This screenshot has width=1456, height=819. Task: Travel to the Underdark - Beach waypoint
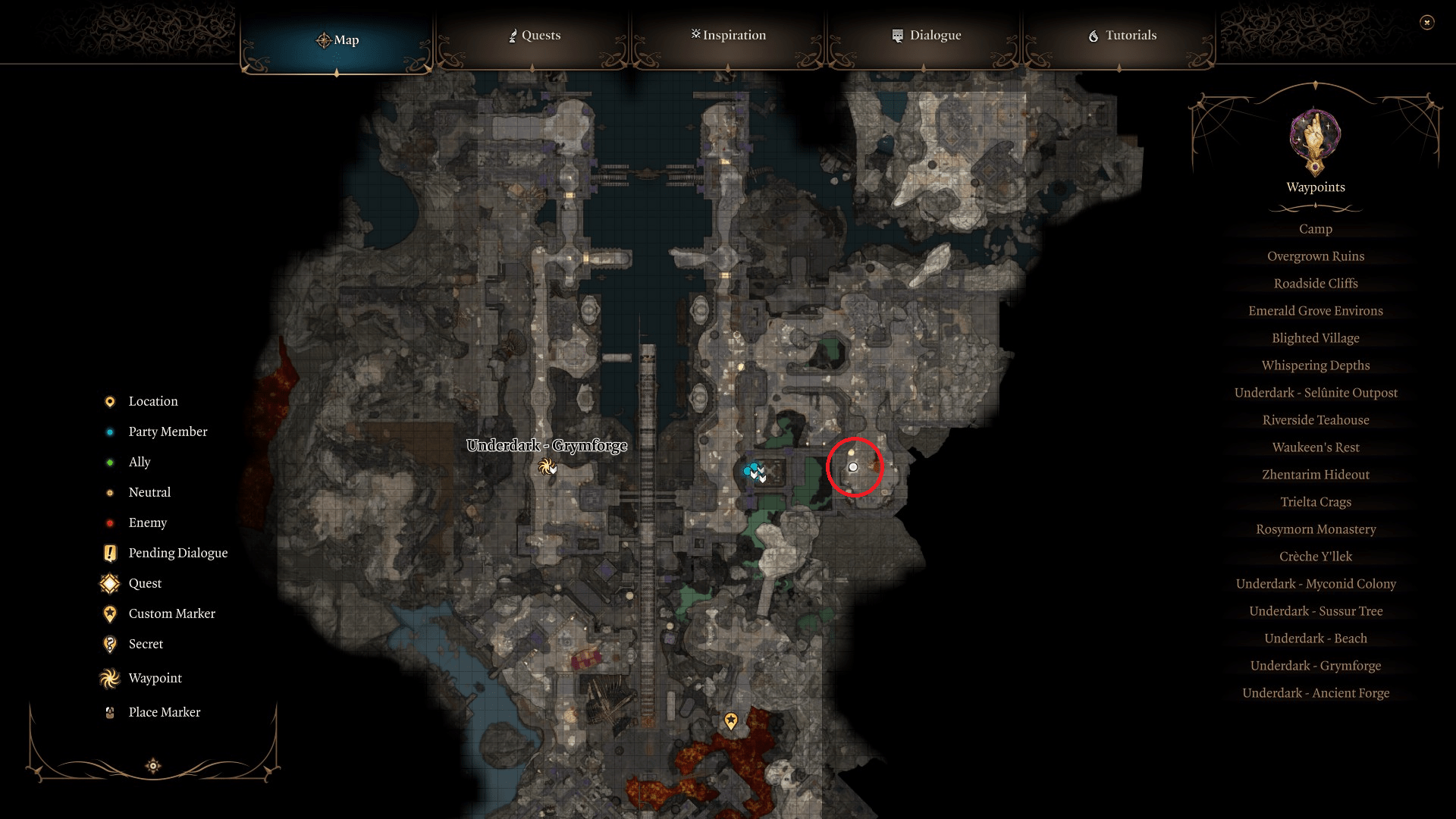(1315, 638)
